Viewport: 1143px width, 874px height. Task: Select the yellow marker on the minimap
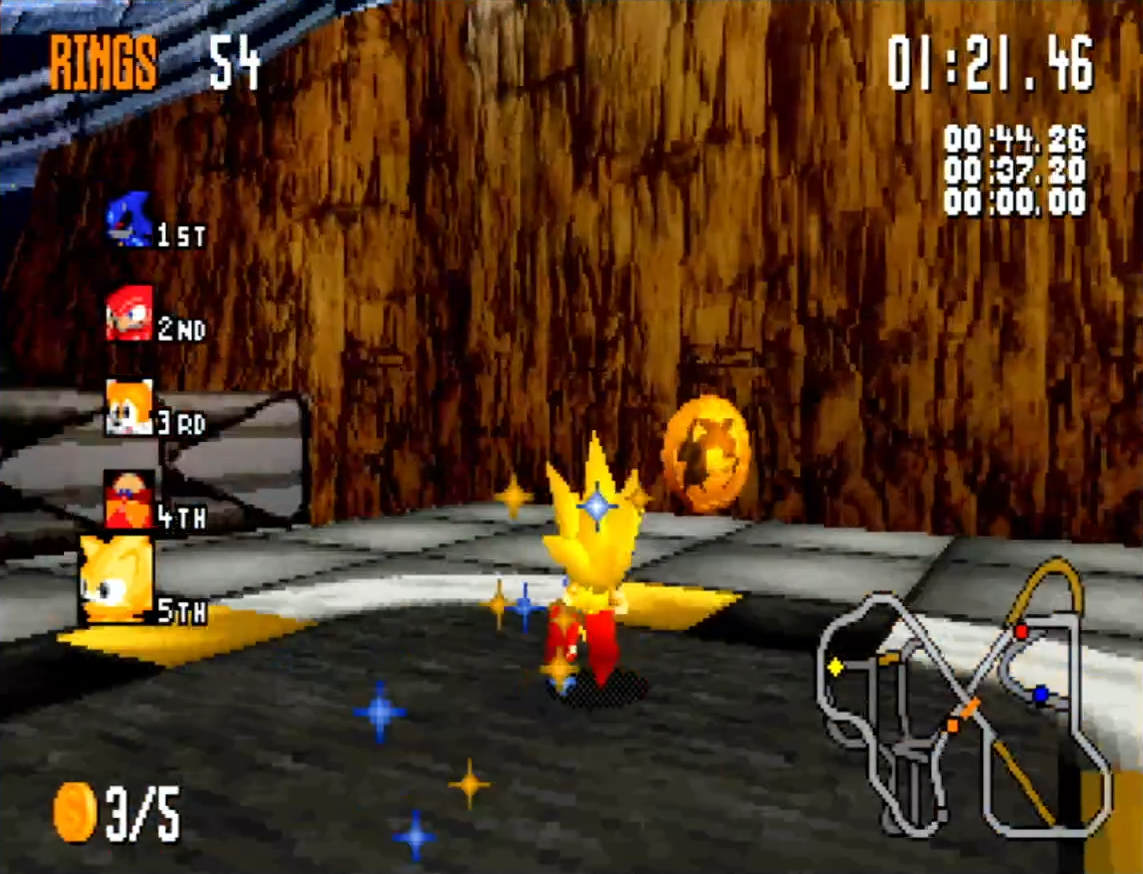tap(835, 666)
